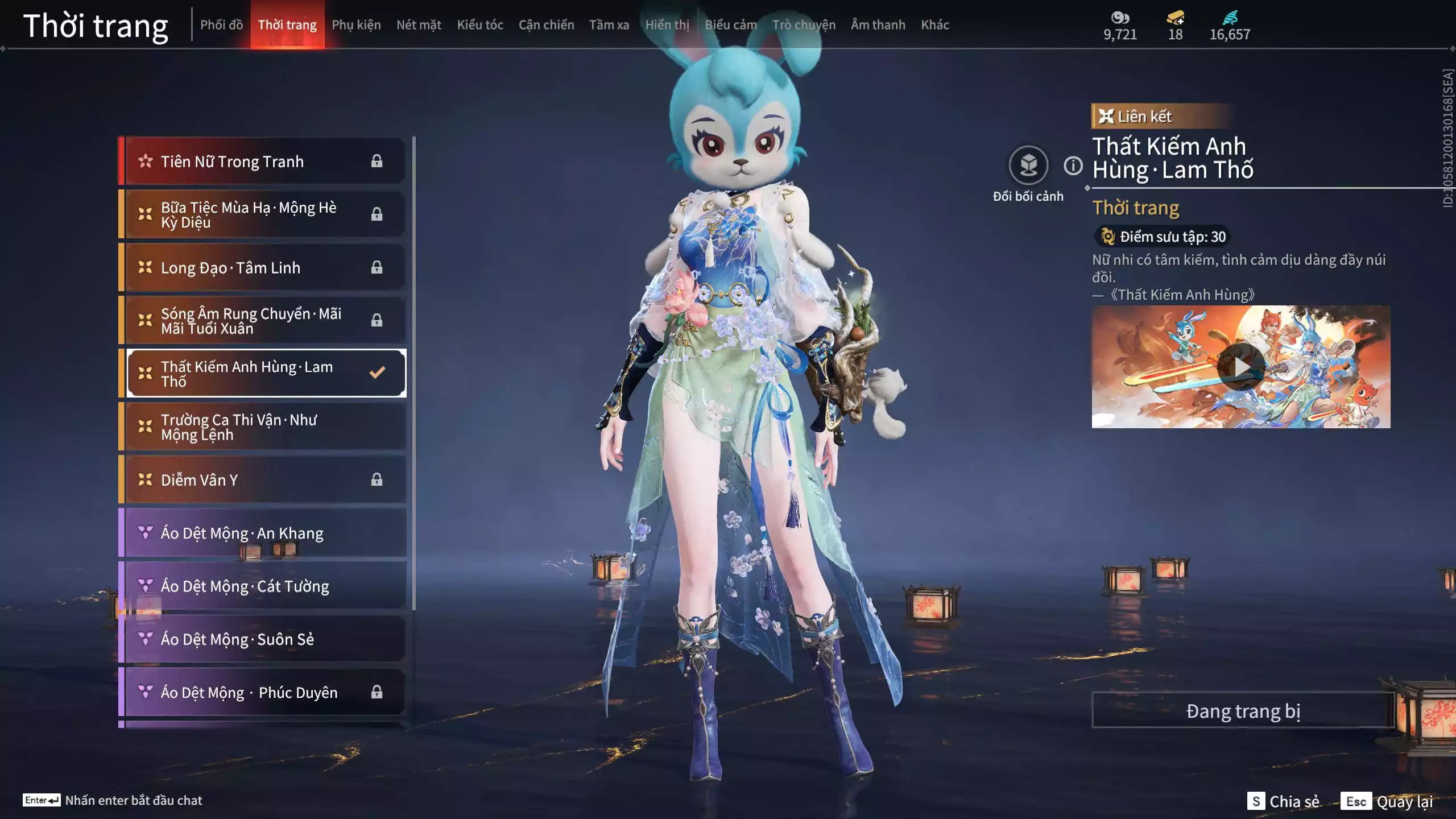Select the Nét mặt tab

419,24
